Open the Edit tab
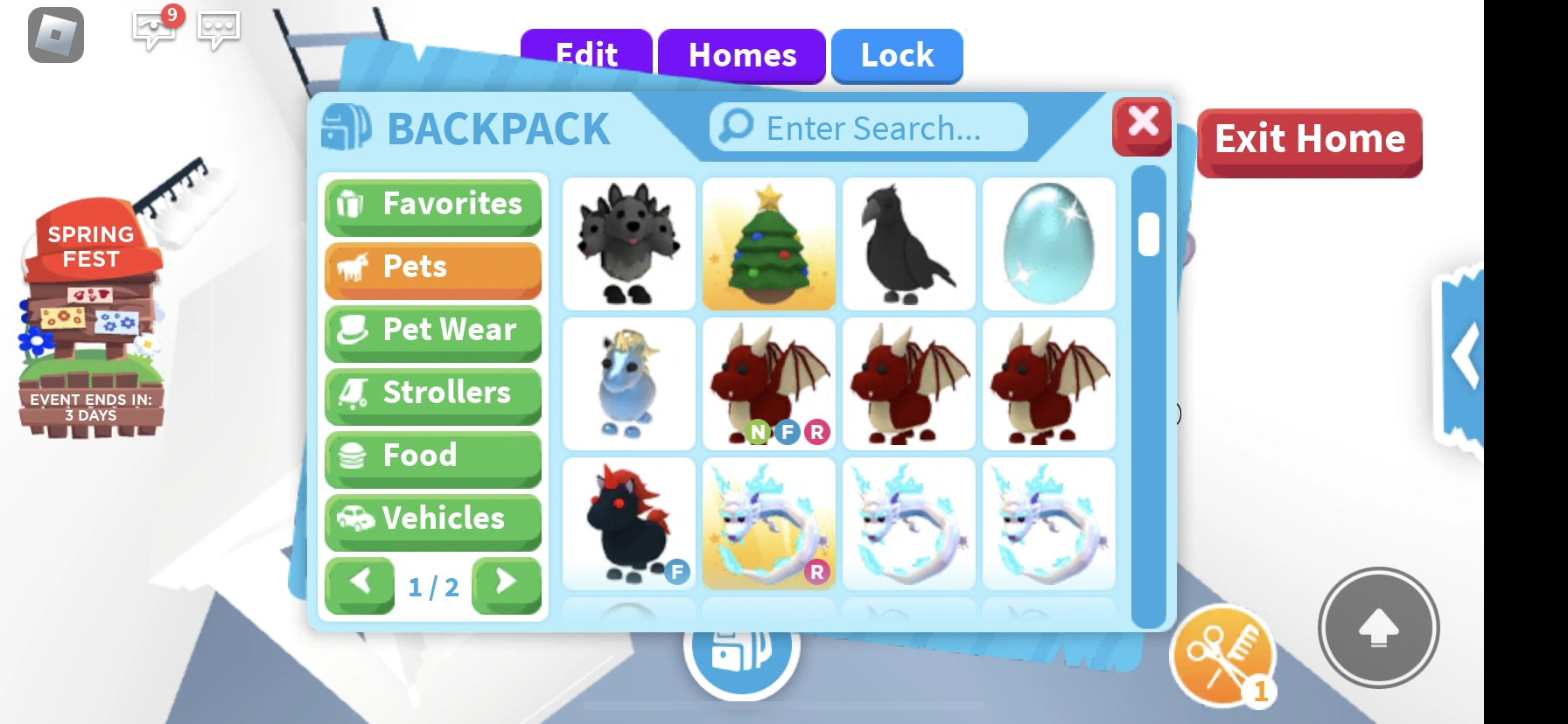Viewport: 1568px width, 724px height. point(584,56)
